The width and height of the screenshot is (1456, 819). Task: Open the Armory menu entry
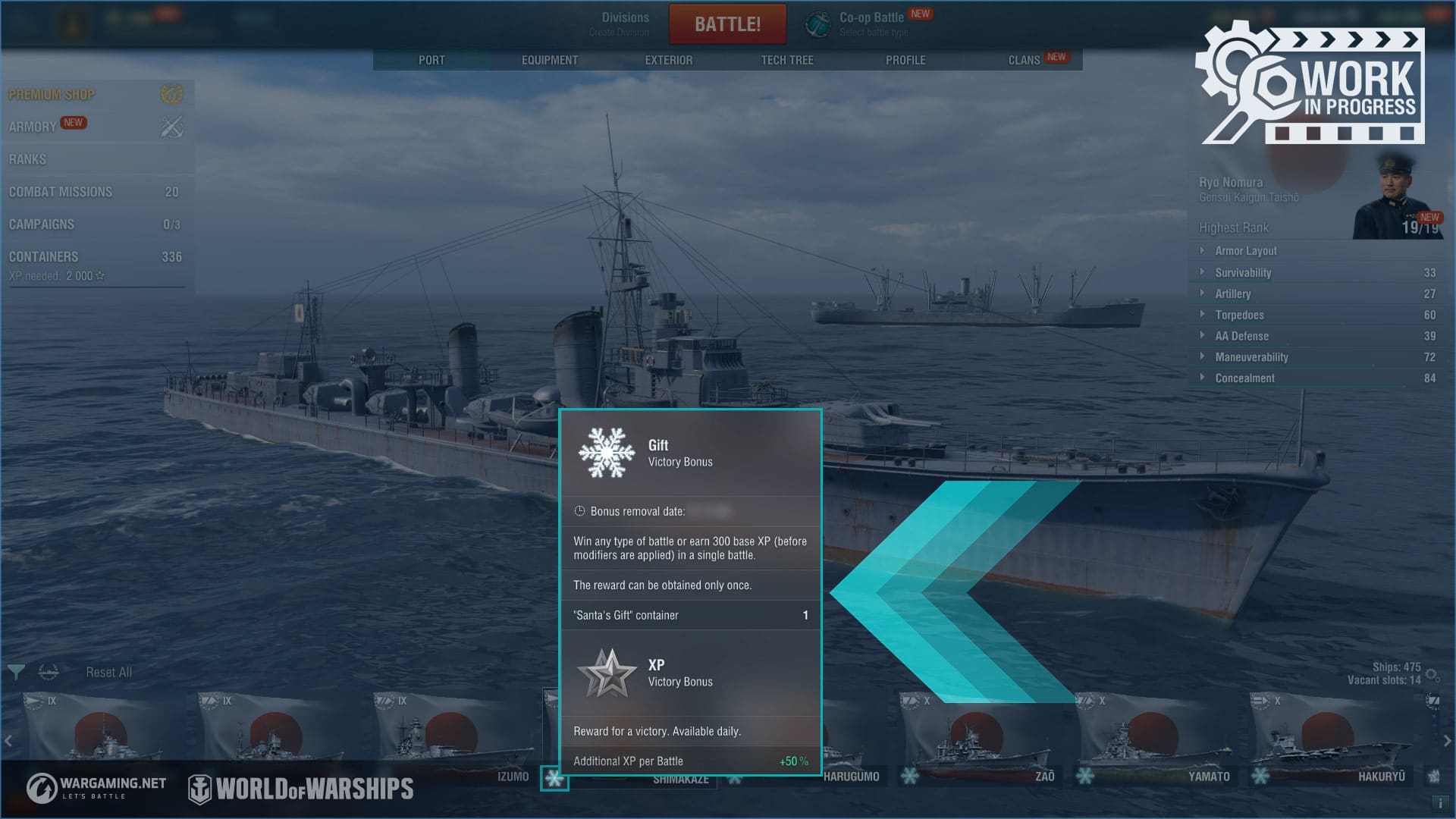tap(33, 127)
